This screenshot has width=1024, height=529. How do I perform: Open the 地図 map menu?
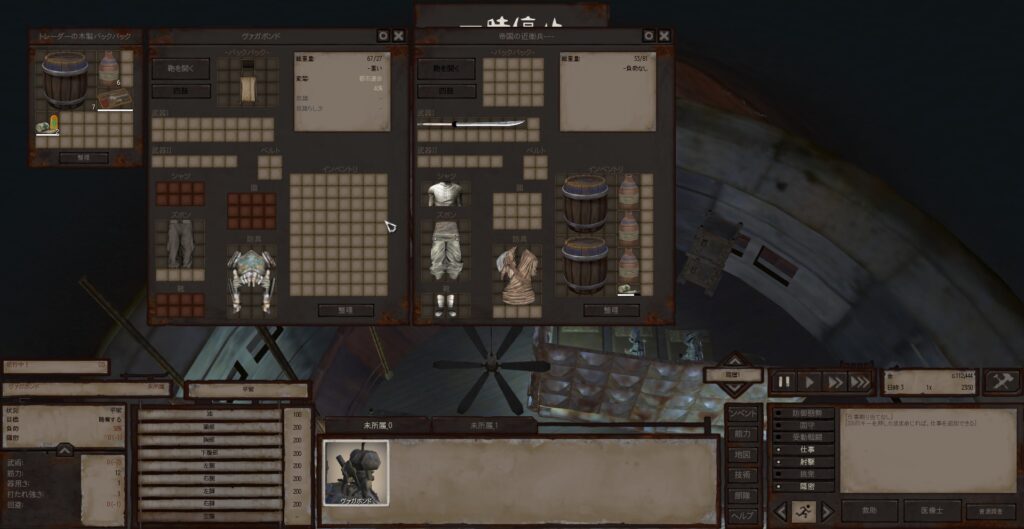click(741, 454)
